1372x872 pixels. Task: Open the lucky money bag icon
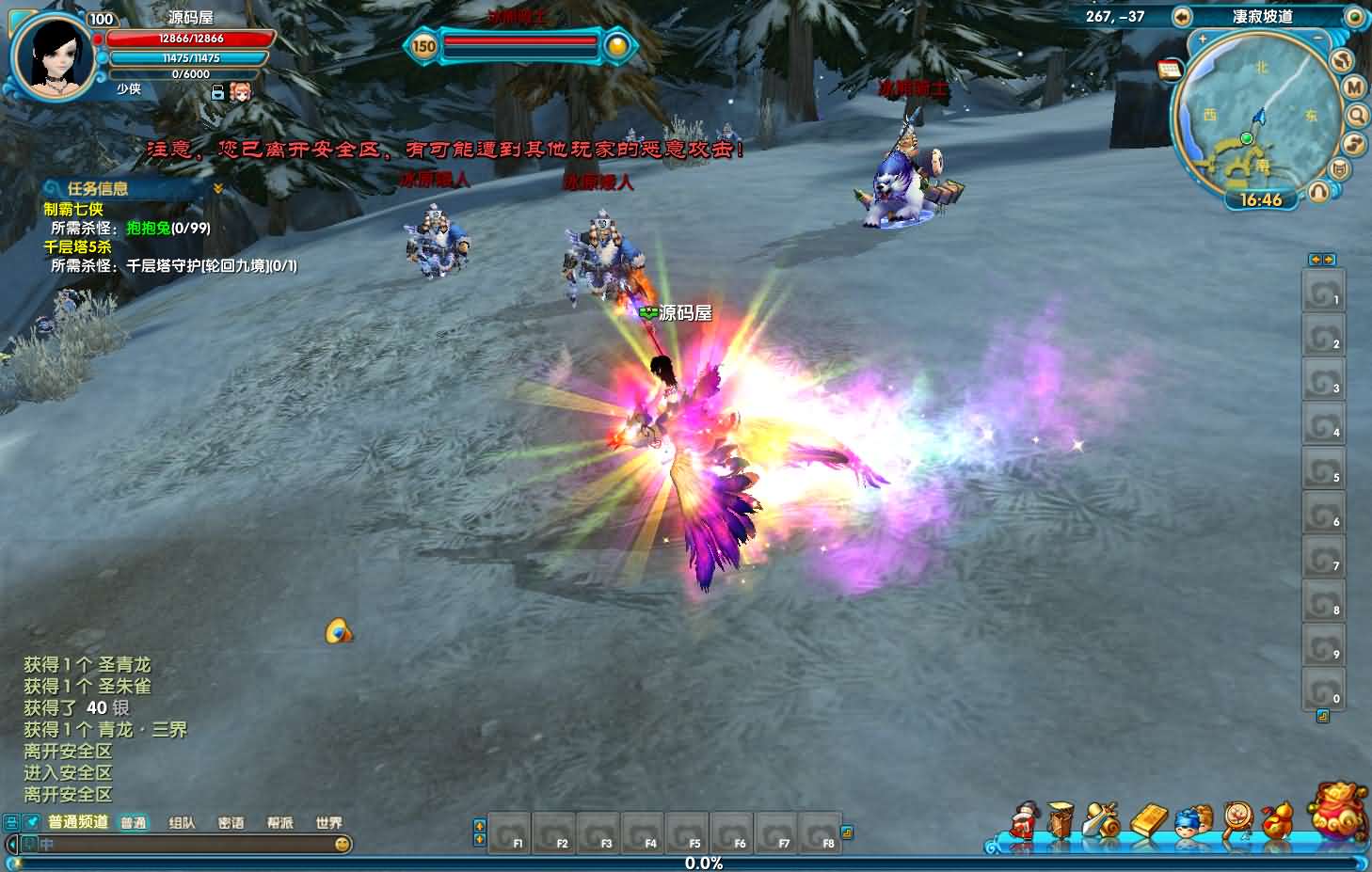[x=1339, y=810]
